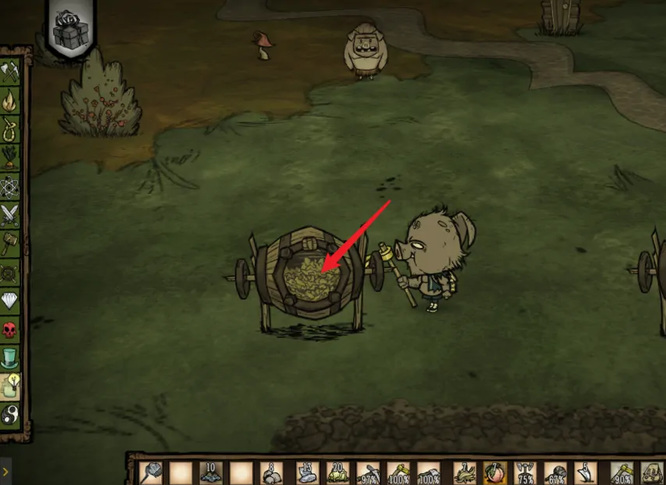Screen dimensions: 666x485
Task: Open the gift box icon
Action: click(70, 31)
